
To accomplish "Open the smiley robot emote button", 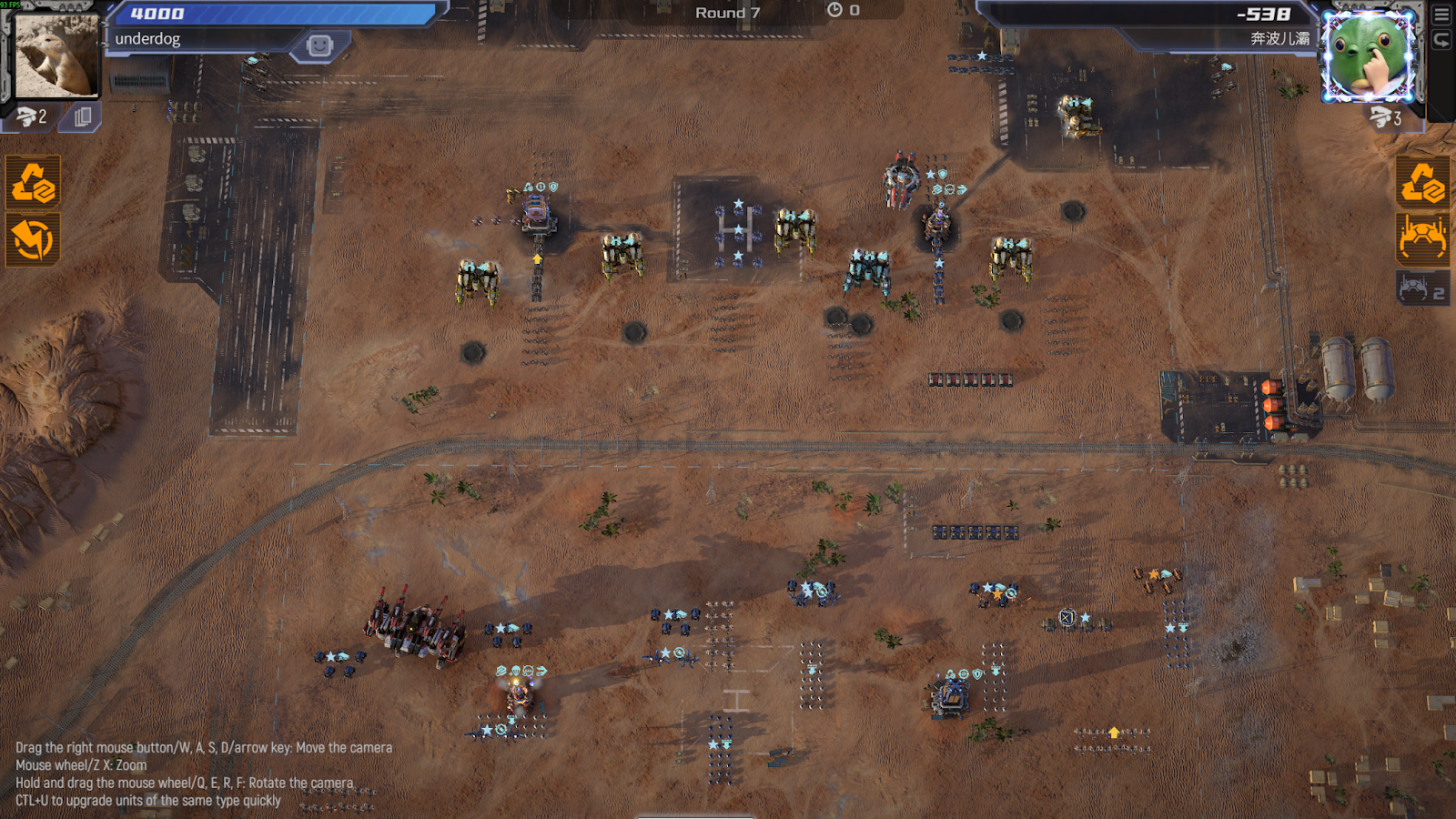I will pos(319,45).
